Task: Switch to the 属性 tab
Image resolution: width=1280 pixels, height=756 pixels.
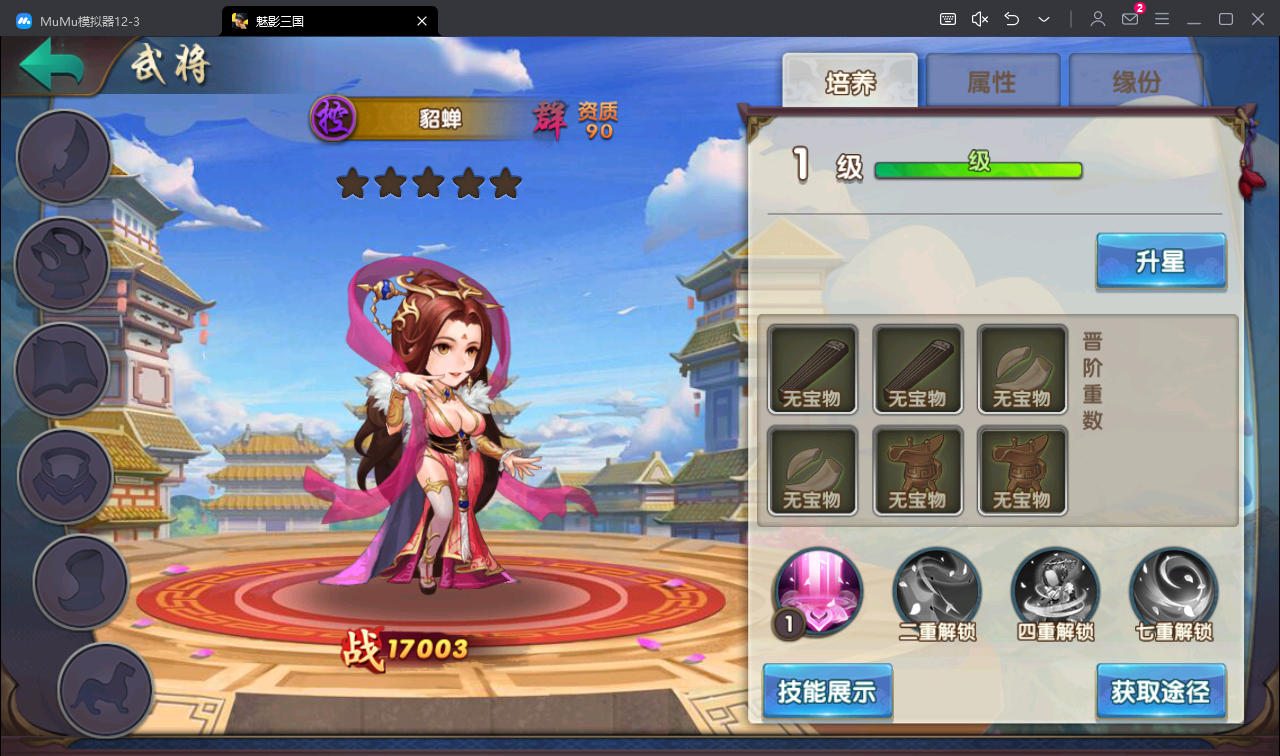Action: (x=992, y=82)
